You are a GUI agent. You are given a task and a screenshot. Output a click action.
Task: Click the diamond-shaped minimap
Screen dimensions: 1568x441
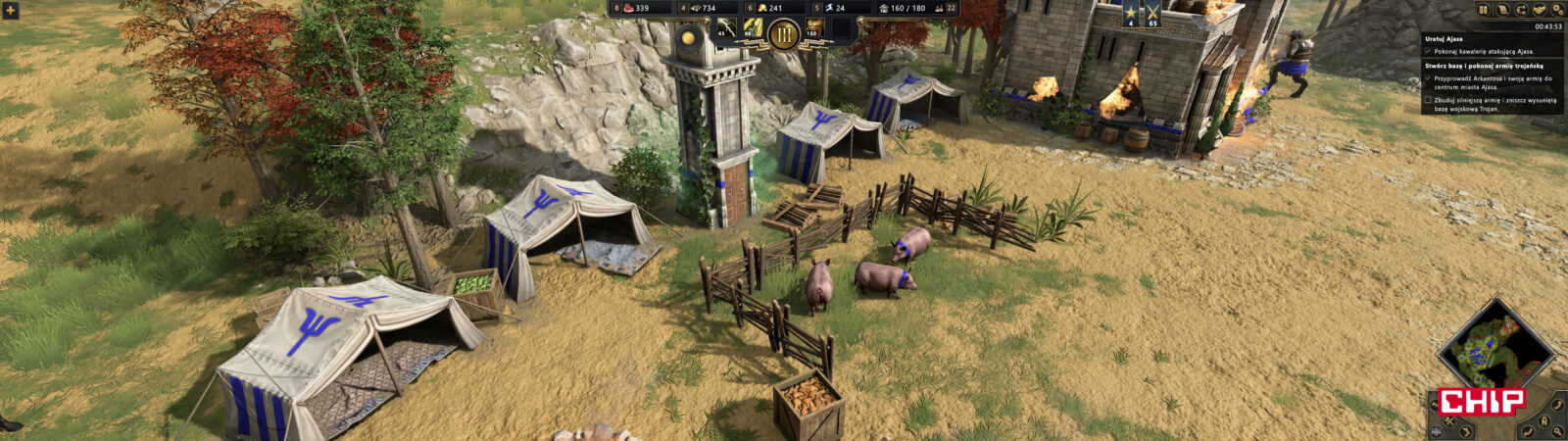1494,348
